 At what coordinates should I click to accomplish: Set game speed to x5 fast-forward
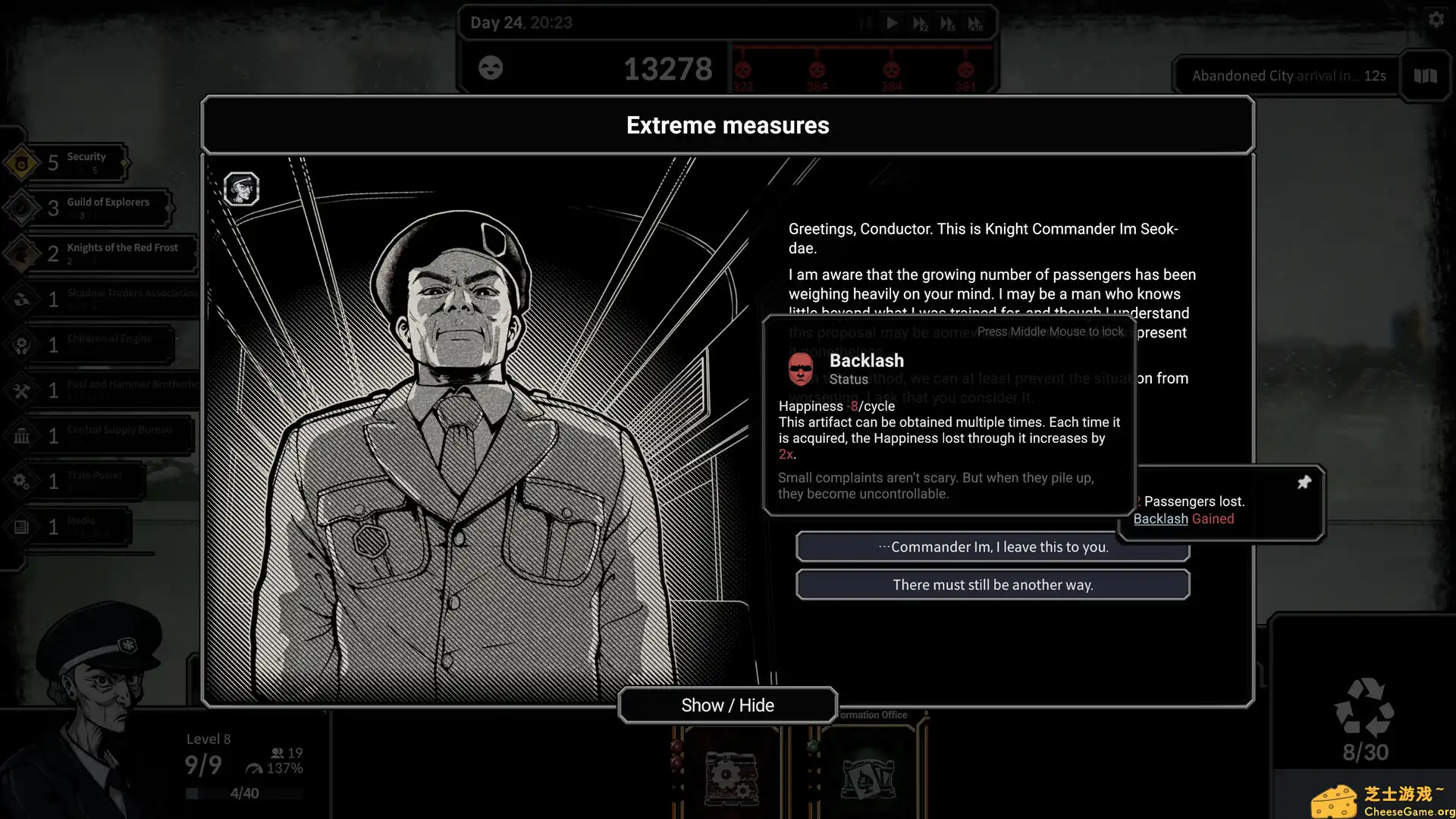[x=947, y=24]
